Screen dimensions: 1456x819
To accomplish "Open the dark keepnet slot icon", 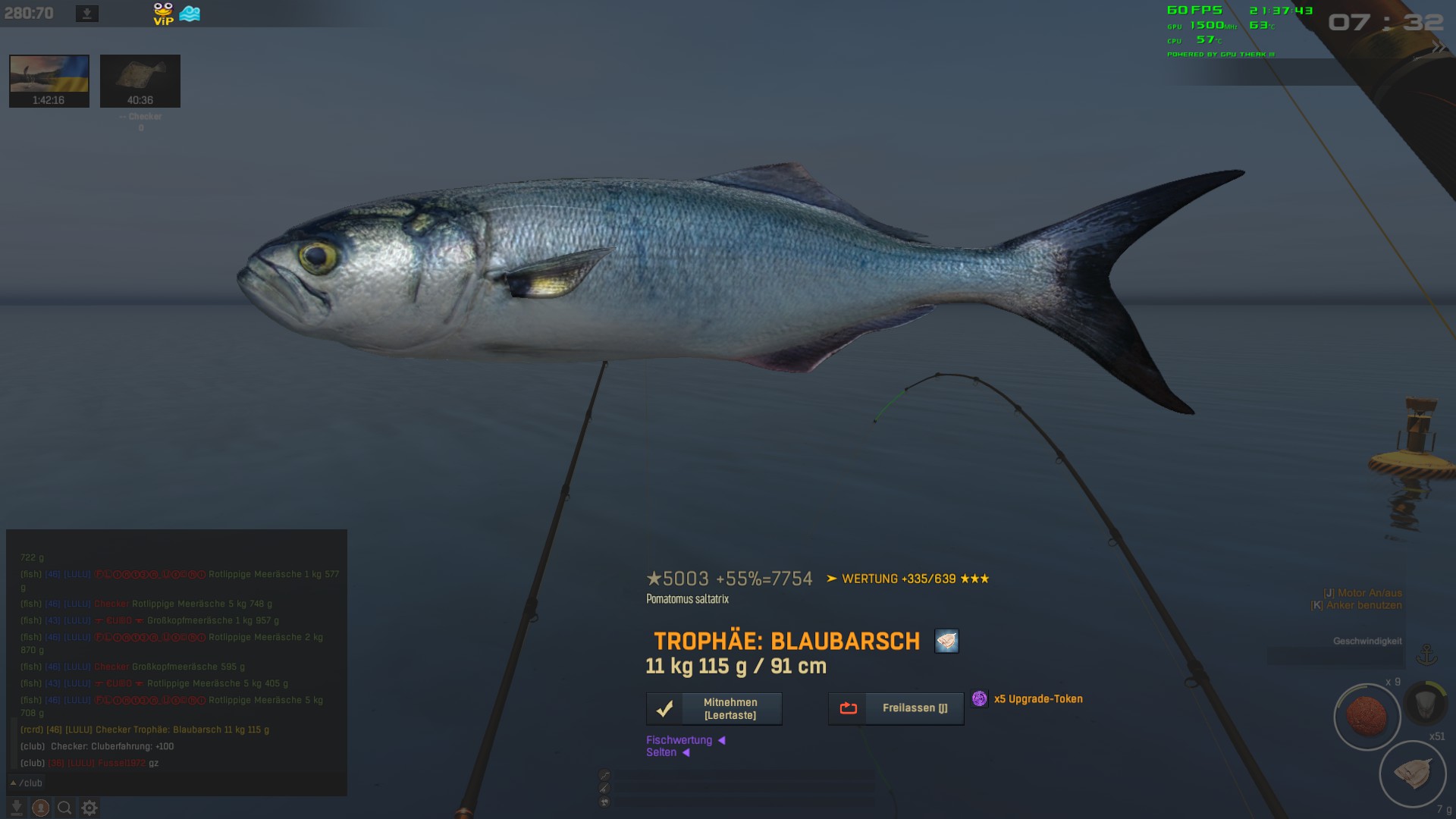I will 1425,703.
